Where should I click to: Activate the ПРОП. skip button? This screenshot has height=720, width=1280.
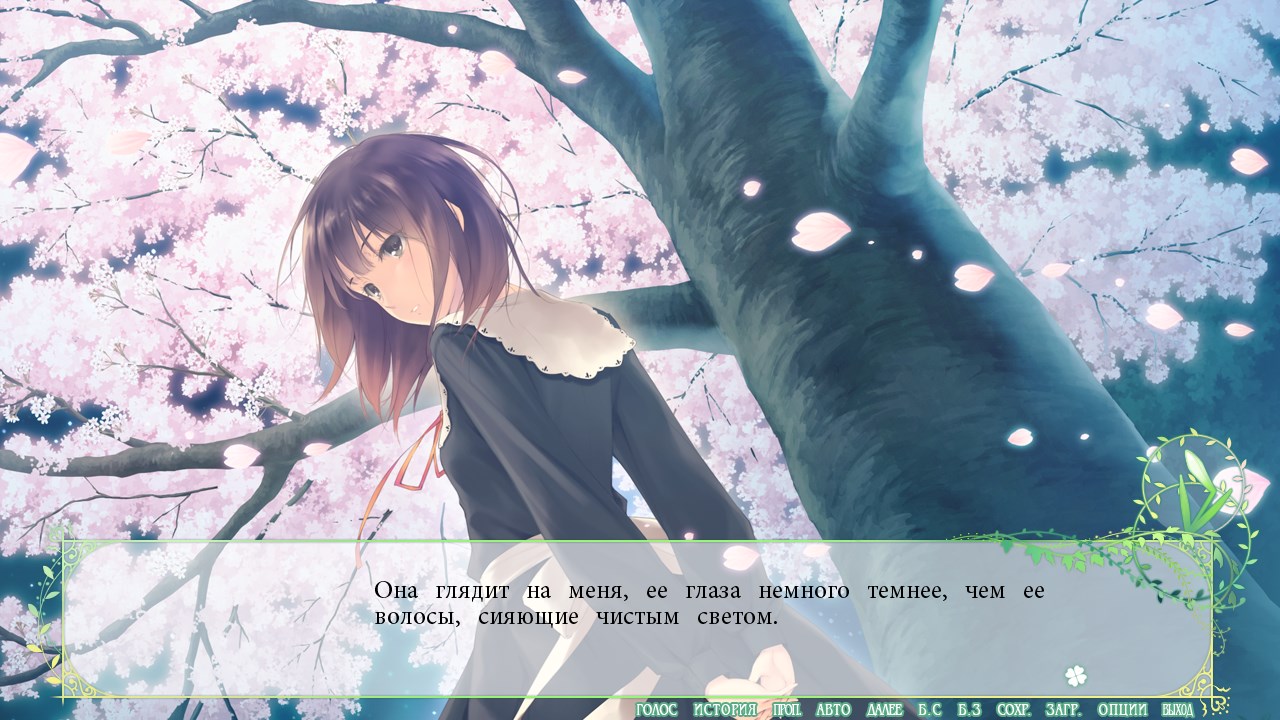791,710
